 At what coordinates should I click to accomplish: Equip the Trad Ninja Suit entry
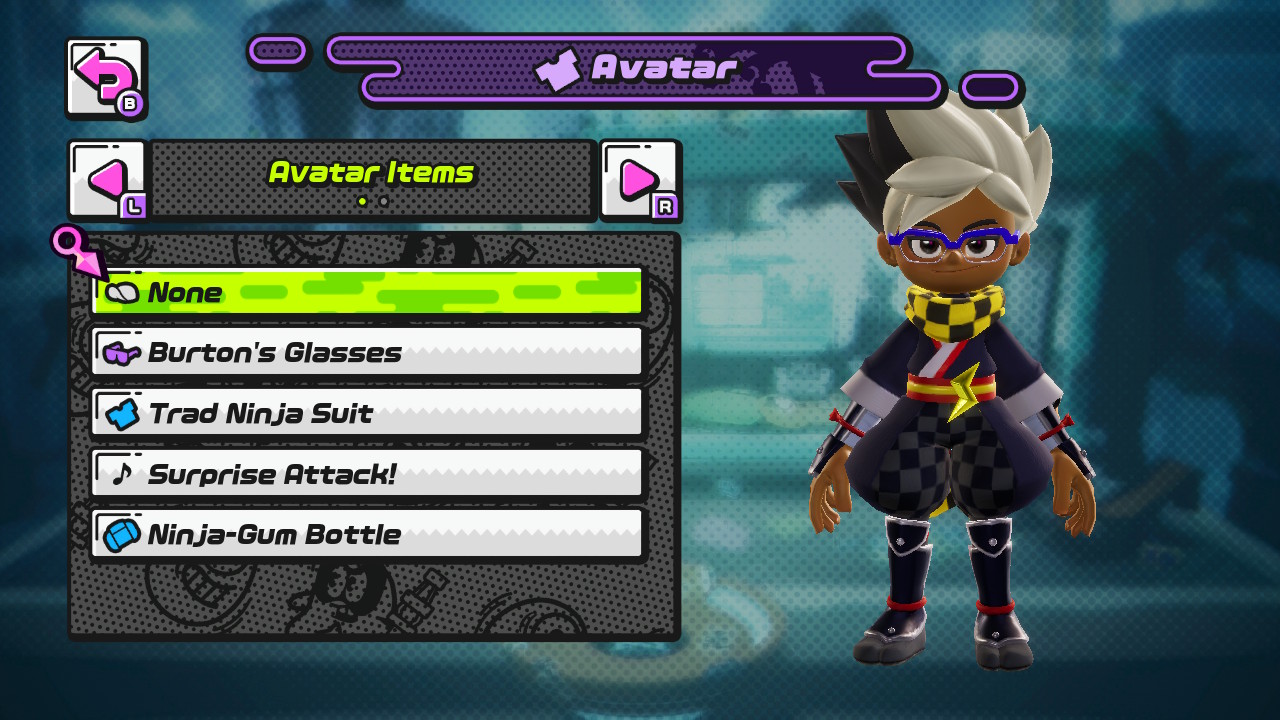366,413
